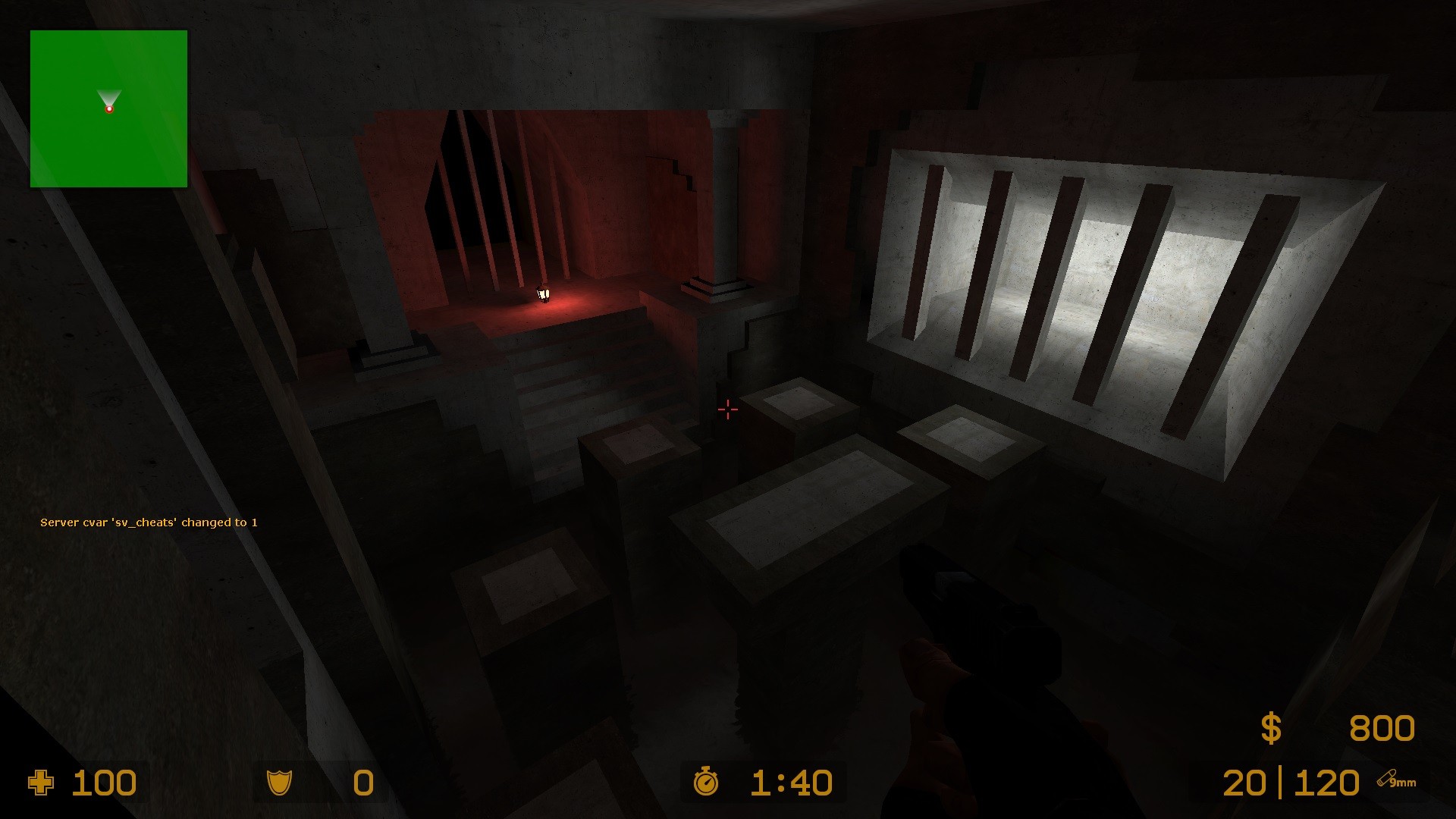Toggle the crosshair at screen center

point(727,409)
